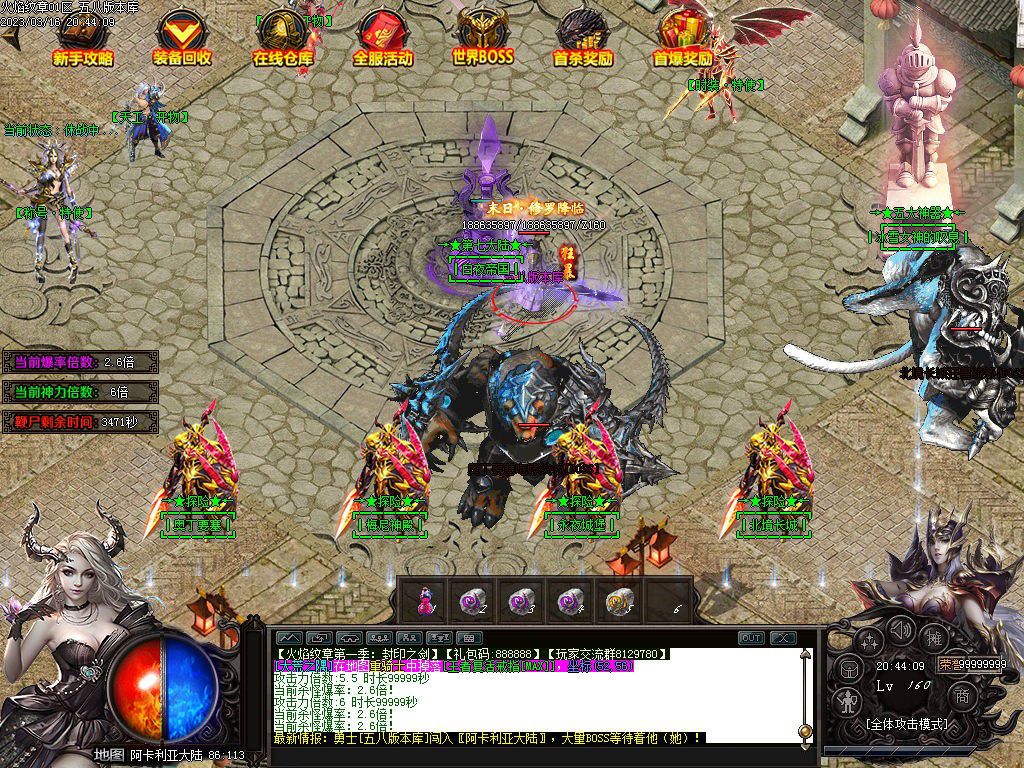Click the OUT button above the chat
Screen dimensions: 1024x768
coord(751,638)
